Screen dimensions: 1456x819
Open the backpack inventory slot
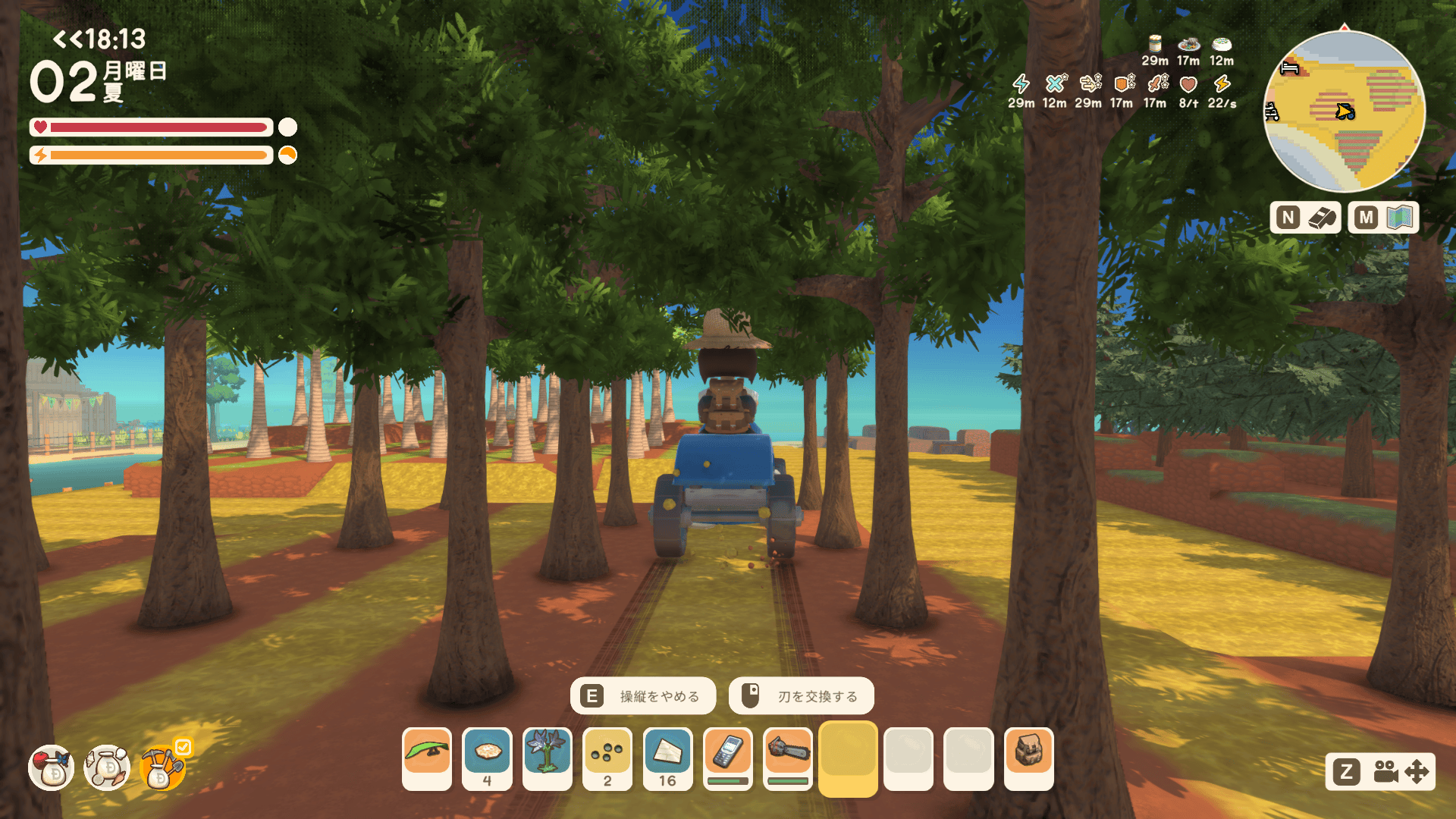click(1028, 758)
